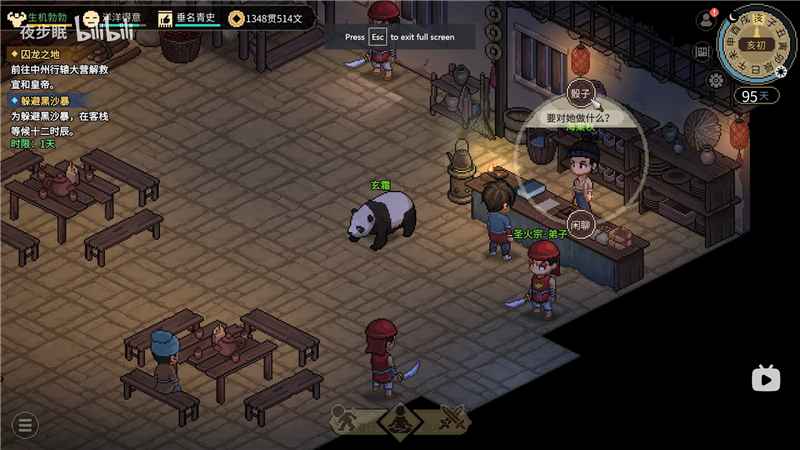Choose the 骰子 (dice) interaction option
Image resolution: width=800 pixels, height=450 pixels.
(x=581, y=93)
